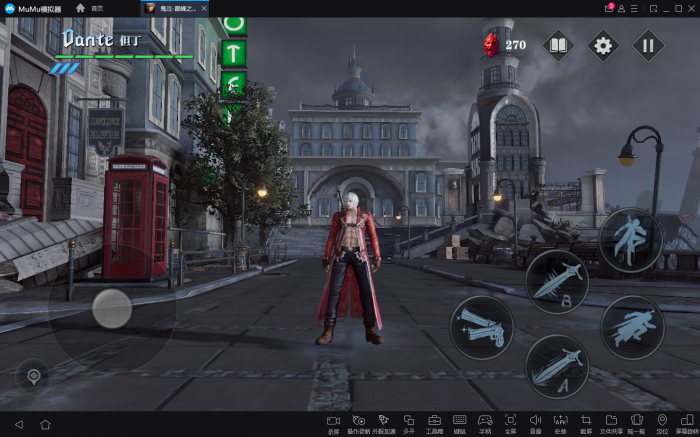700x437 pixels.
Task: Tap the green T icon
Action: [233, 54]
